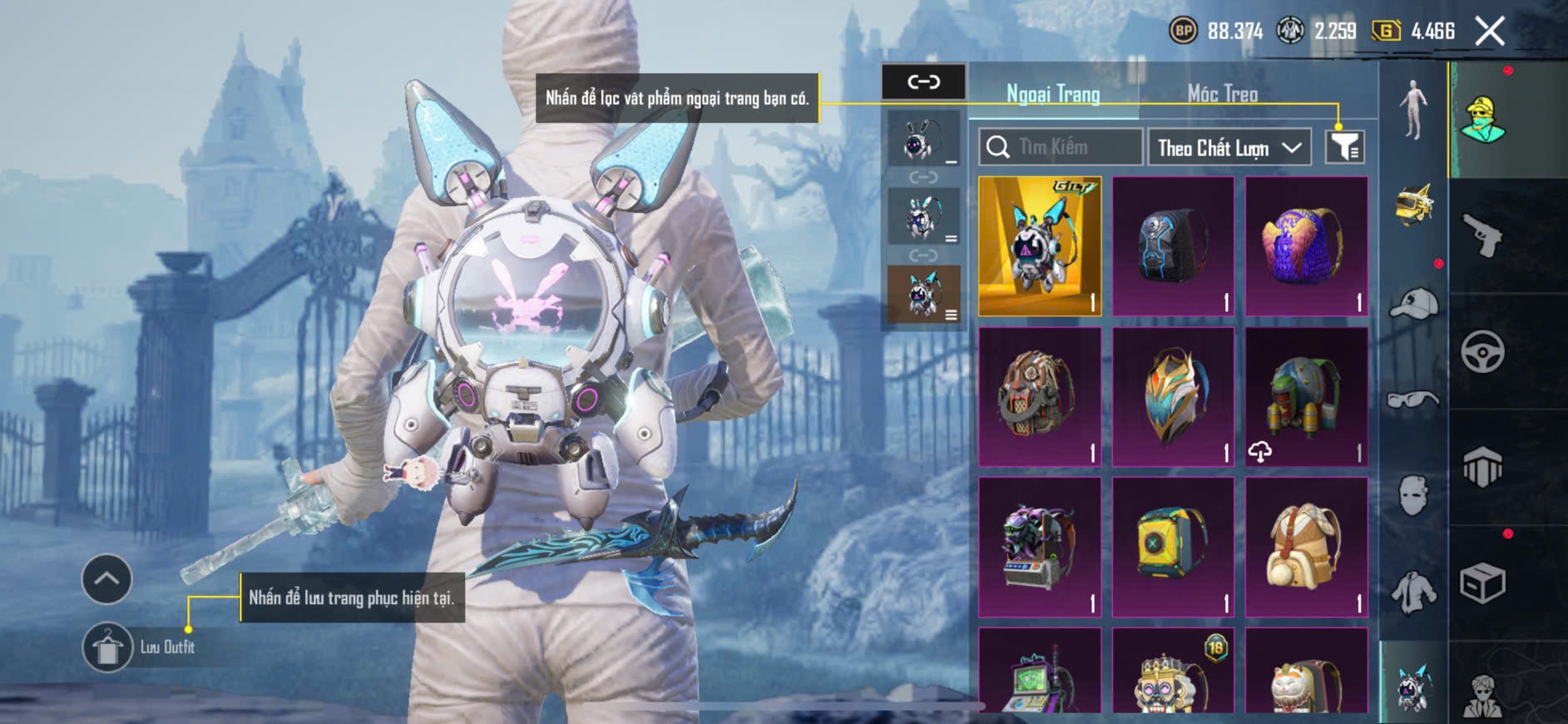This screenshot has height=724, width=1568.
Task: Click the Tìm Kiếm search field
Action: [1061, 147]
